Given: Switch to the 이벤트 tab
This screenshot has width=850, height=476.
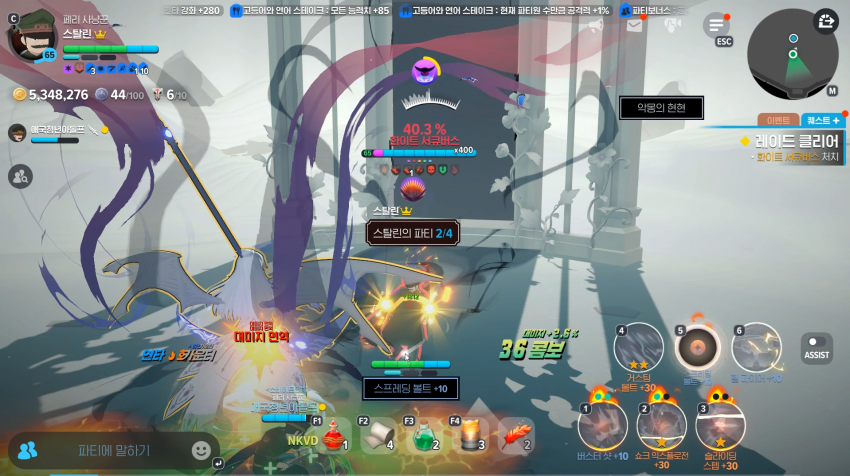Looking at the screenshot, I should pyautogui.click(x=778, y=120).
